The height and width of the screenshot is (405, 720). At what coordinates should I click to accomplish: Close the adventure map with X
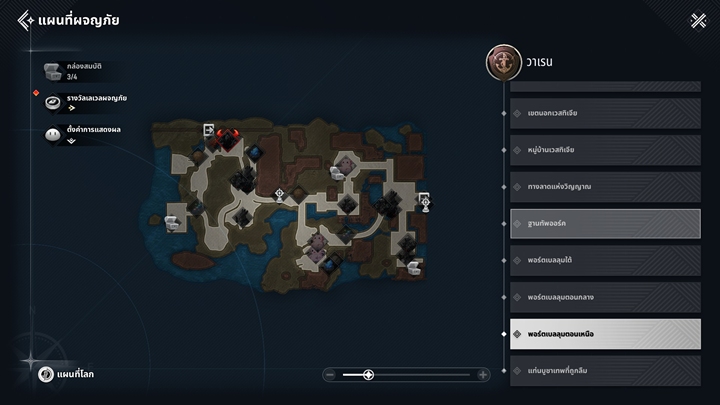tap(698, 20)
